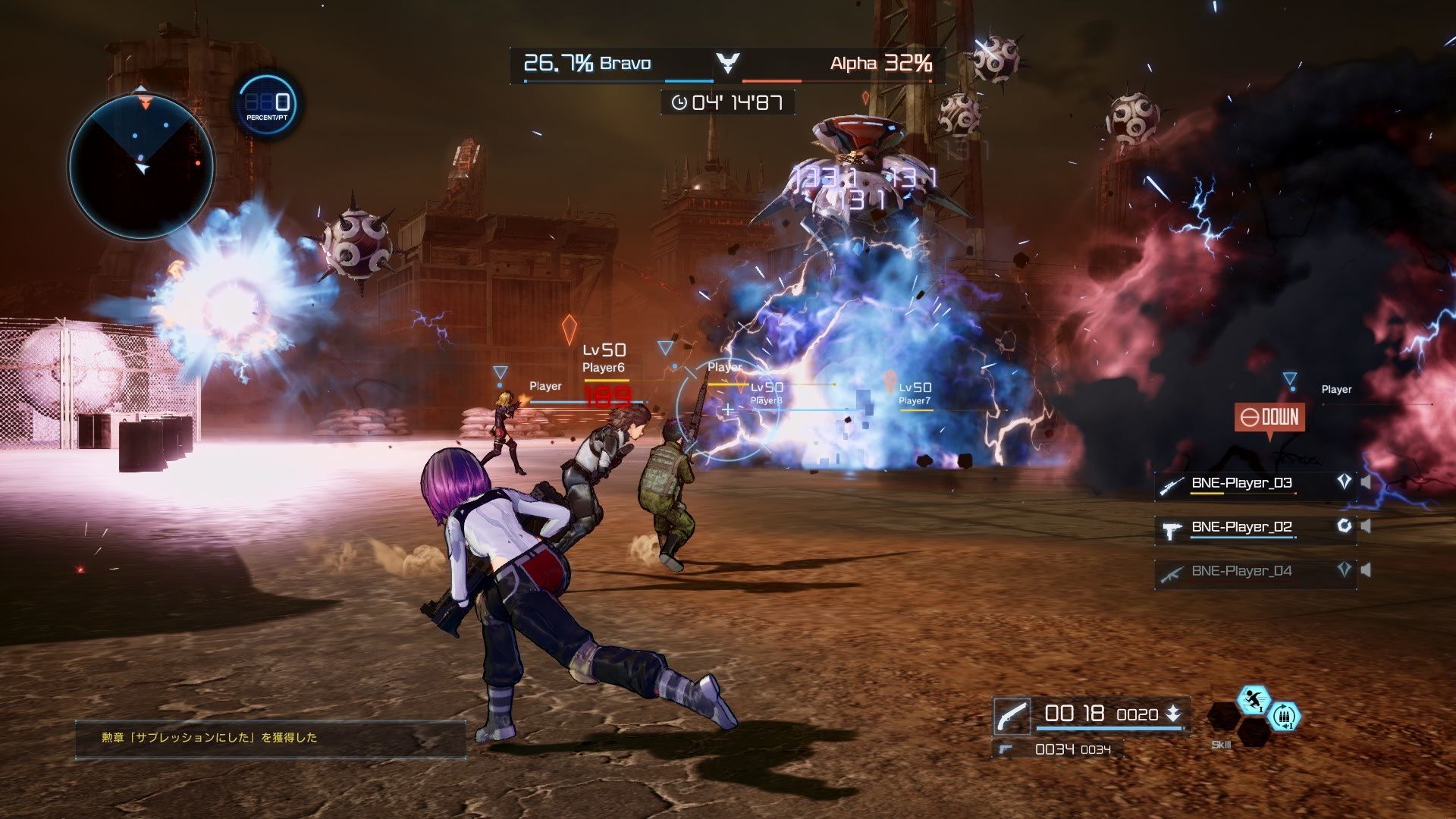The image size is (1456, 819).
Task: Select the assault rifle icon for BNE-Player_04
Action: click(x=1169, y=574)
